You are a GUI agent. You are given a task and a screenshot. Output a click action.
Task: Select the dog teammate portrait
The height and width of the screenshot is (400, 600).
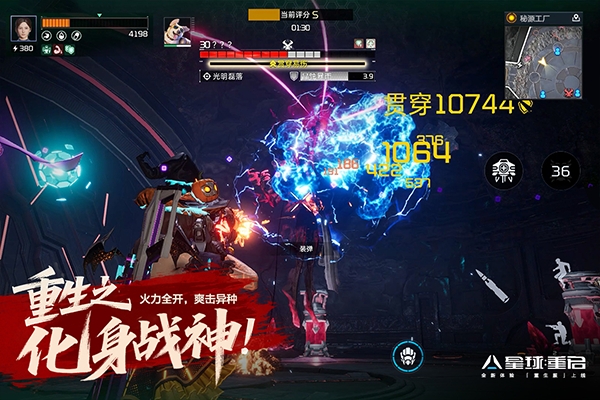click(178, 30)
